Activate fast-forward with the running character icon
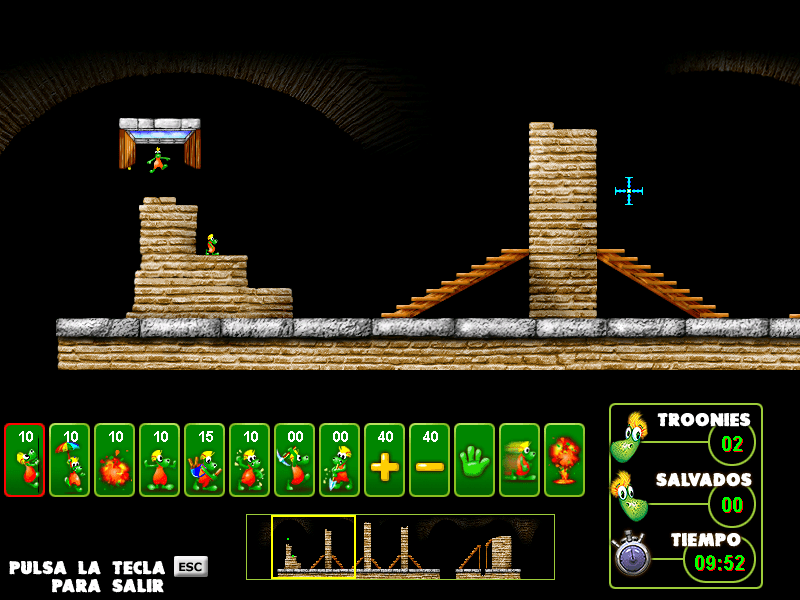The height and width of the screenshot is (600, 800). tap(520, 460)
